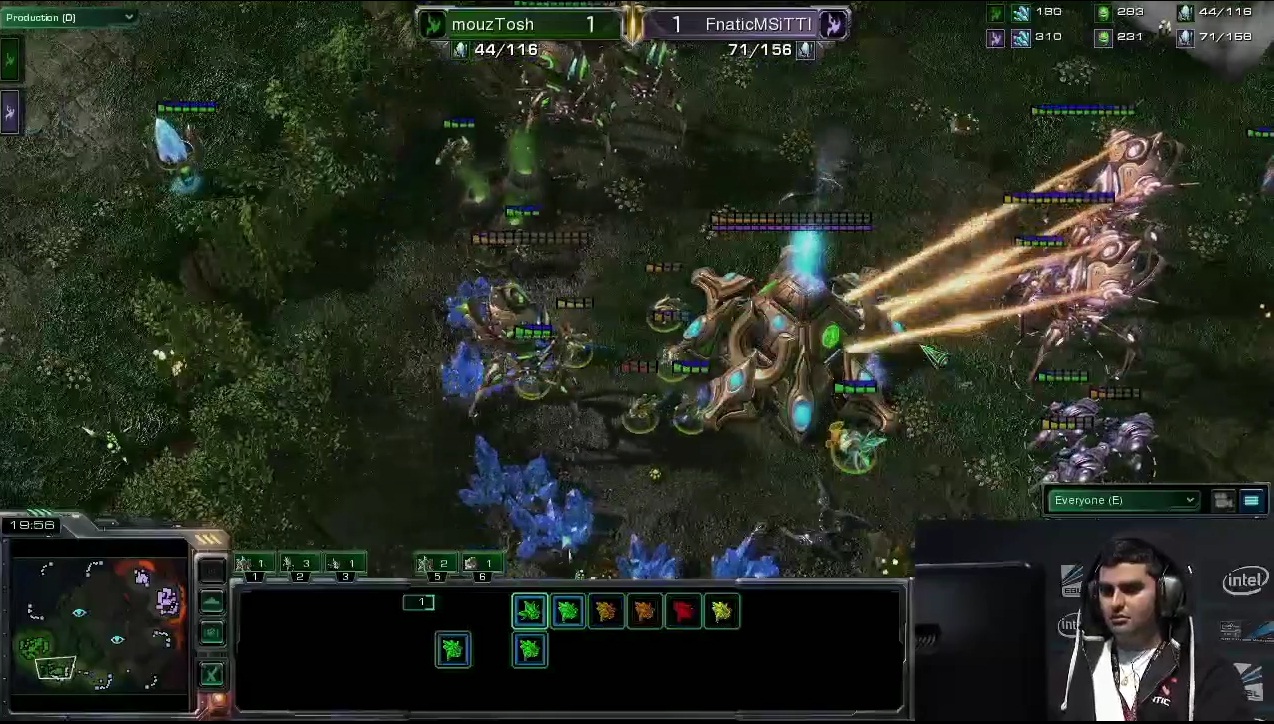
Task: Toggle the blue status bars button
Action: click(1251, 501)
